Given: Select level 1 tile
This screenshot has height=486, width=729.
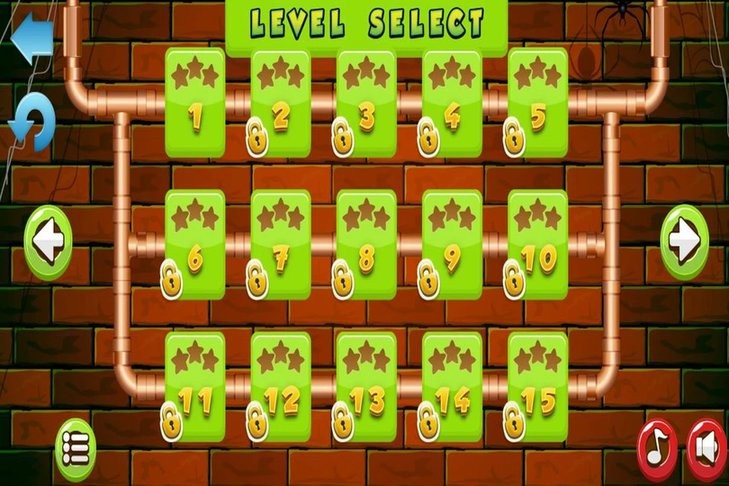Looking at the screenshot, I should 194,101.
